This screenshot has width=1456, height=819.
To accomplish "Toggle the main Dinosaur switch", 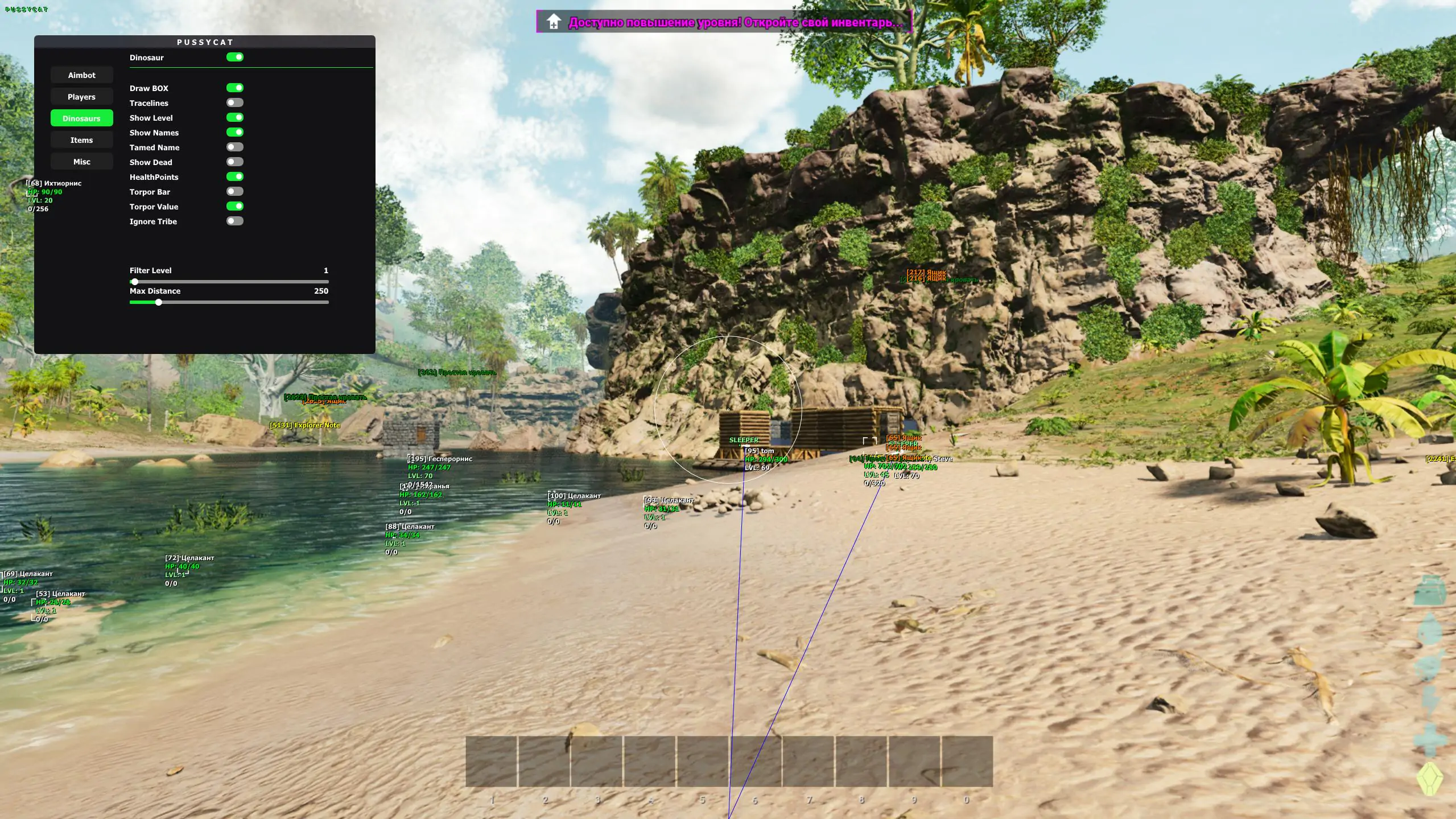I will (234, 57).
